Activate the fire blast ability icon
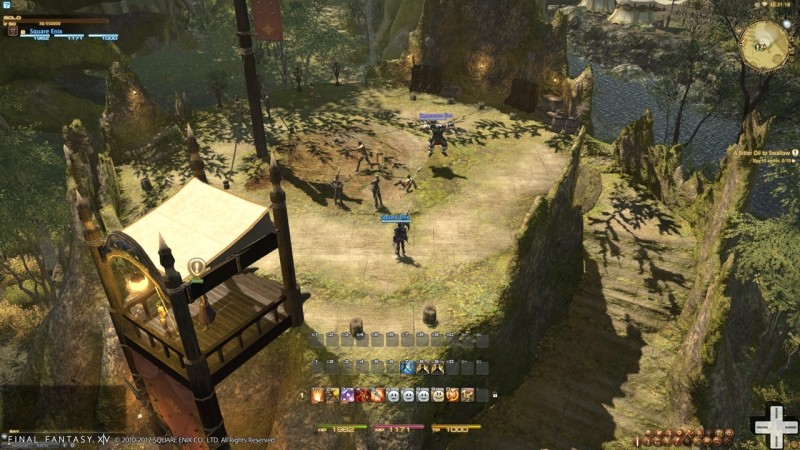Image resolution: width=800 pixels, height=450 pixels. 318,395
